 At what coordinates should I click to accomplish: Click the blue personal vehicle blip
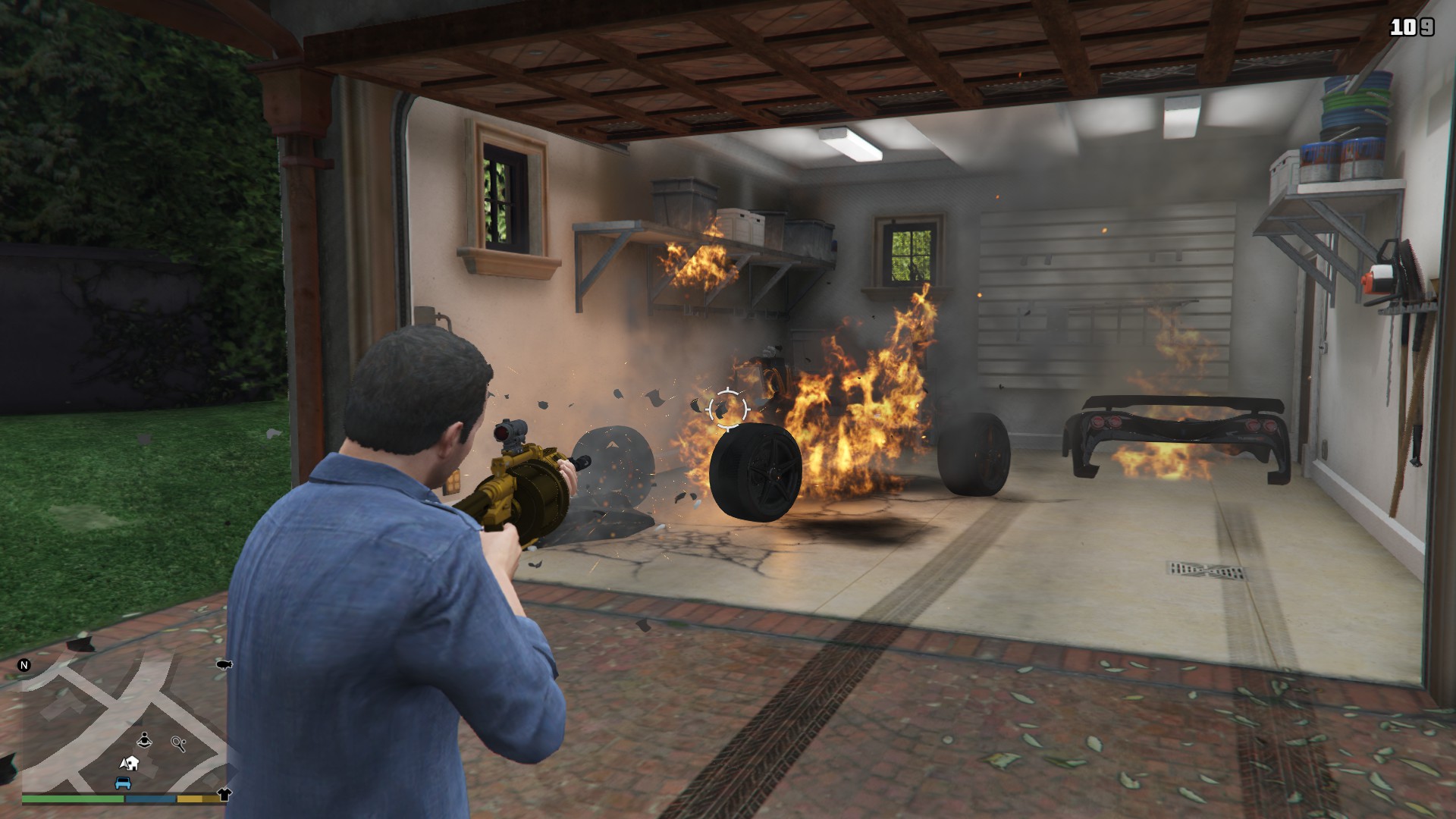click(123, 783)
